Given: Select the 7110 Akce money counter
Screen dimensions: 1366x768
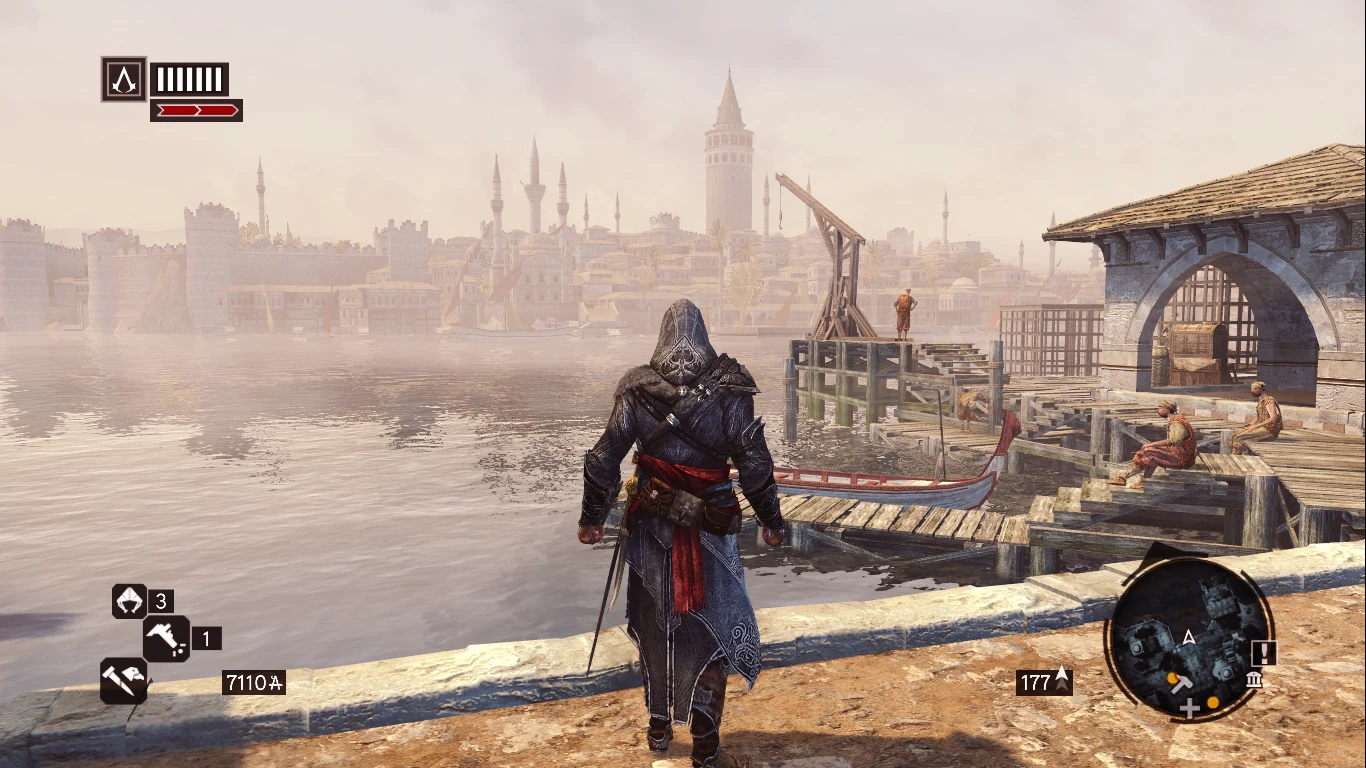Looking at the screenshot, I should click(254, 682).
